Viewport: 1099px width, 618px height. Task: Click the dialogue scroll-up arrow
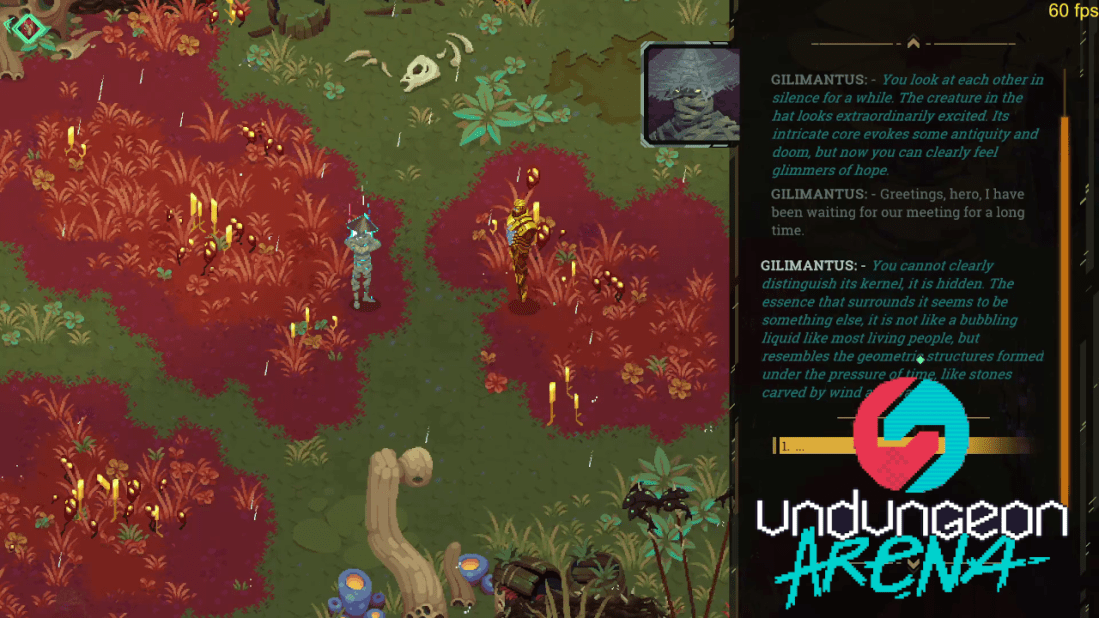tap(912, 43)
